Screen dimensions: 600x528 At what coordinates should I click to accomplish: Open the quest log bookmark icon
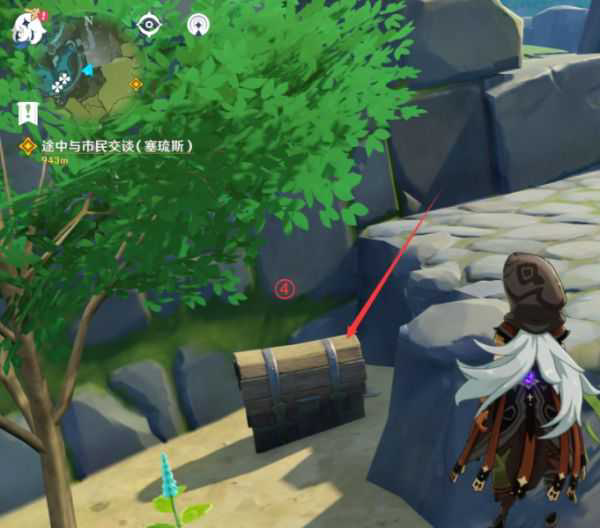[29, 111]
